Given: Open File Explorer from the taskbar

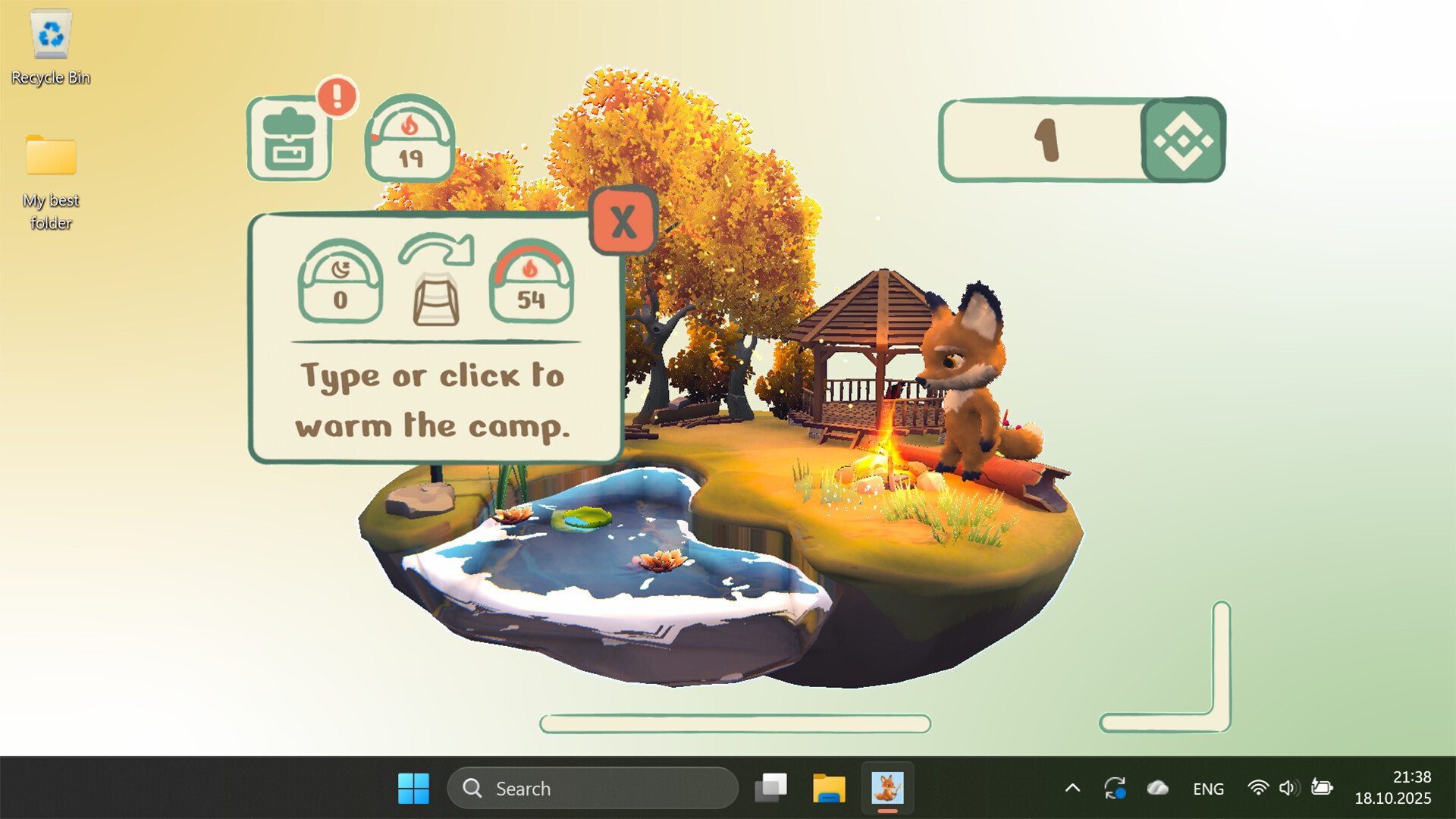Looking at the screenshot, I should (x=830, y=788).
